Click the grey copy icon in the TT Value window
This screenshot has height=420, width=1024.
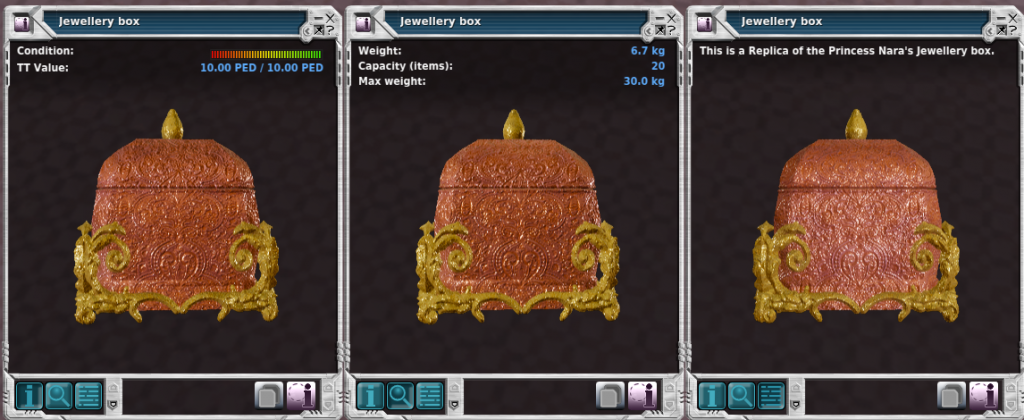(268, 394)
